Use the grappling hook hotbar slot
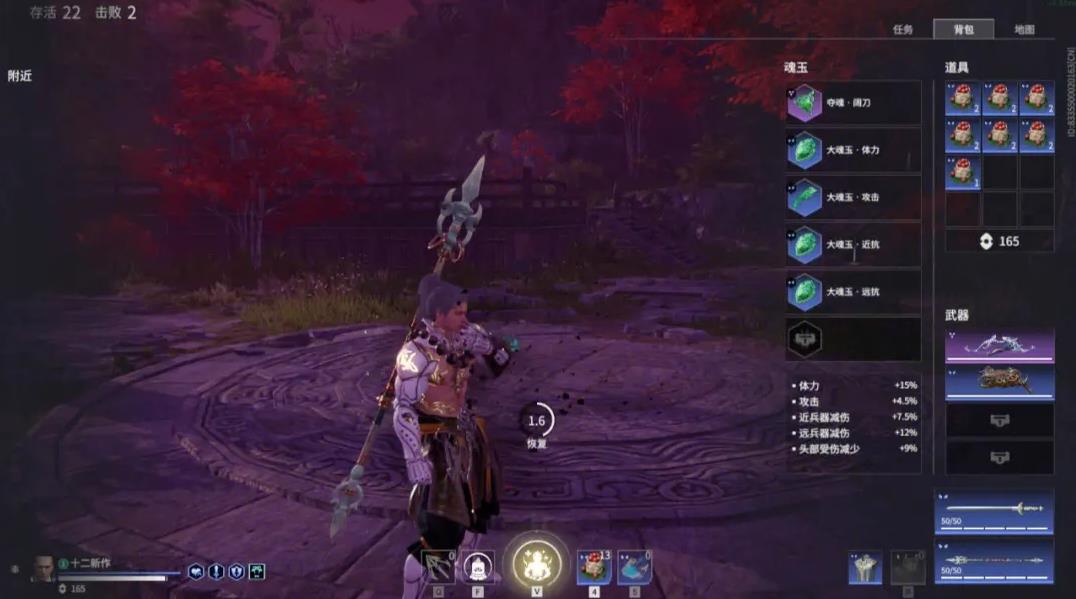The width and height of the screenshot is (1076, 599). (x=438, y=567)
